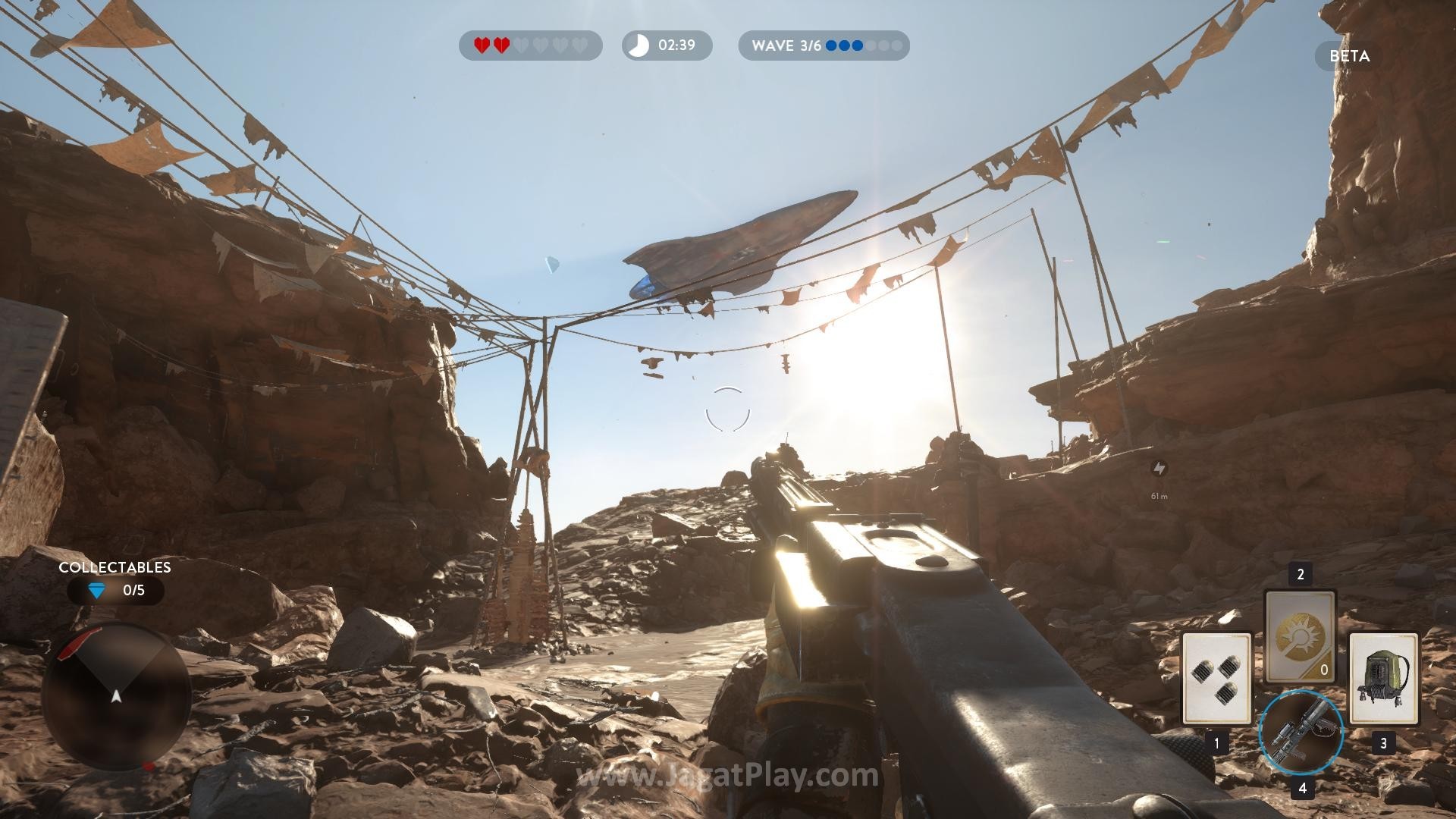Click the lightning bolt objective marker
This screenshot has height=819, width=1456.
point(1159,469)
